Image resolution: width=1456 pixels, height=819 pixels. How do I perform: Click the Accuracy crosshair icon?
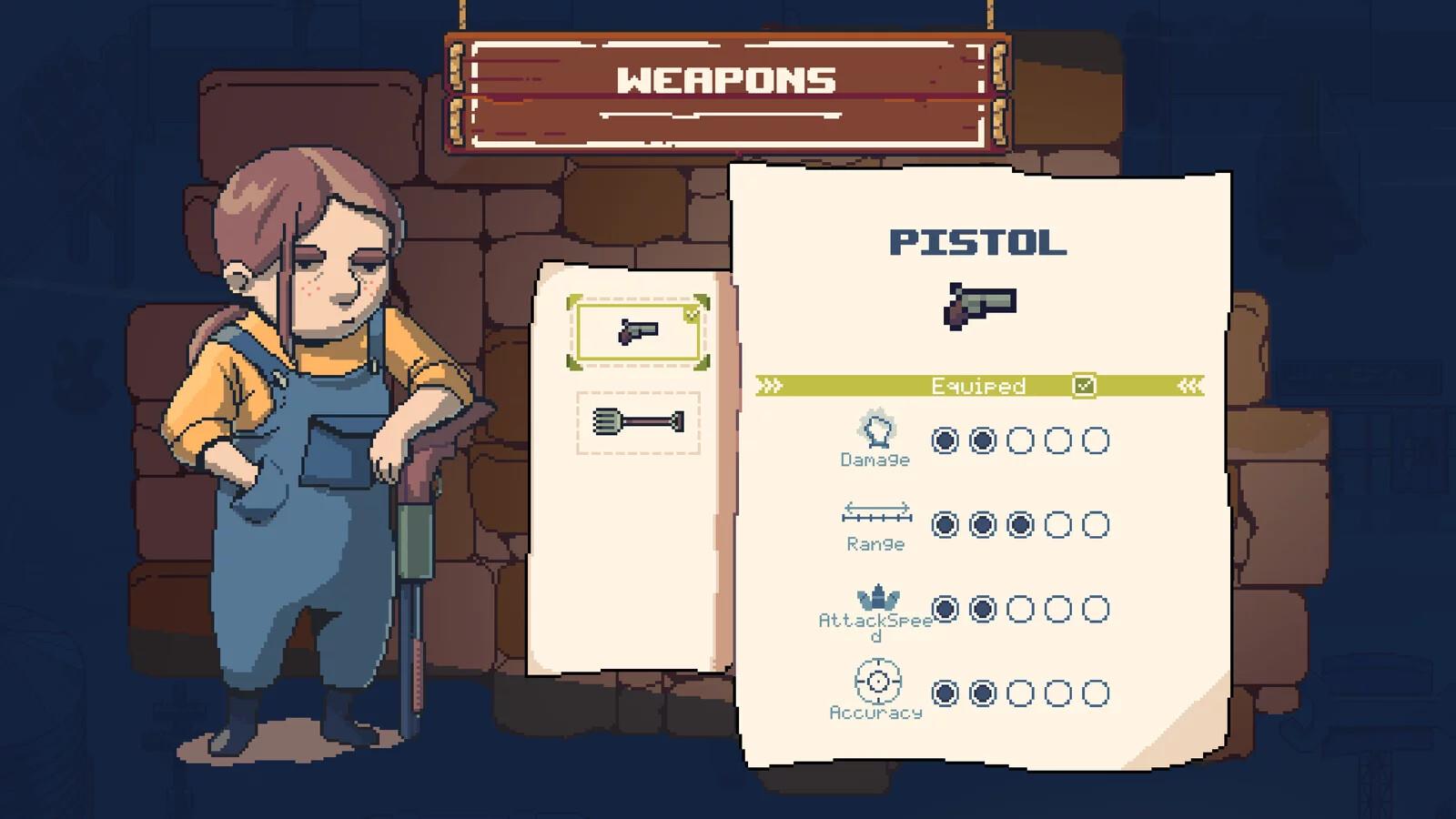coord(876,679)
